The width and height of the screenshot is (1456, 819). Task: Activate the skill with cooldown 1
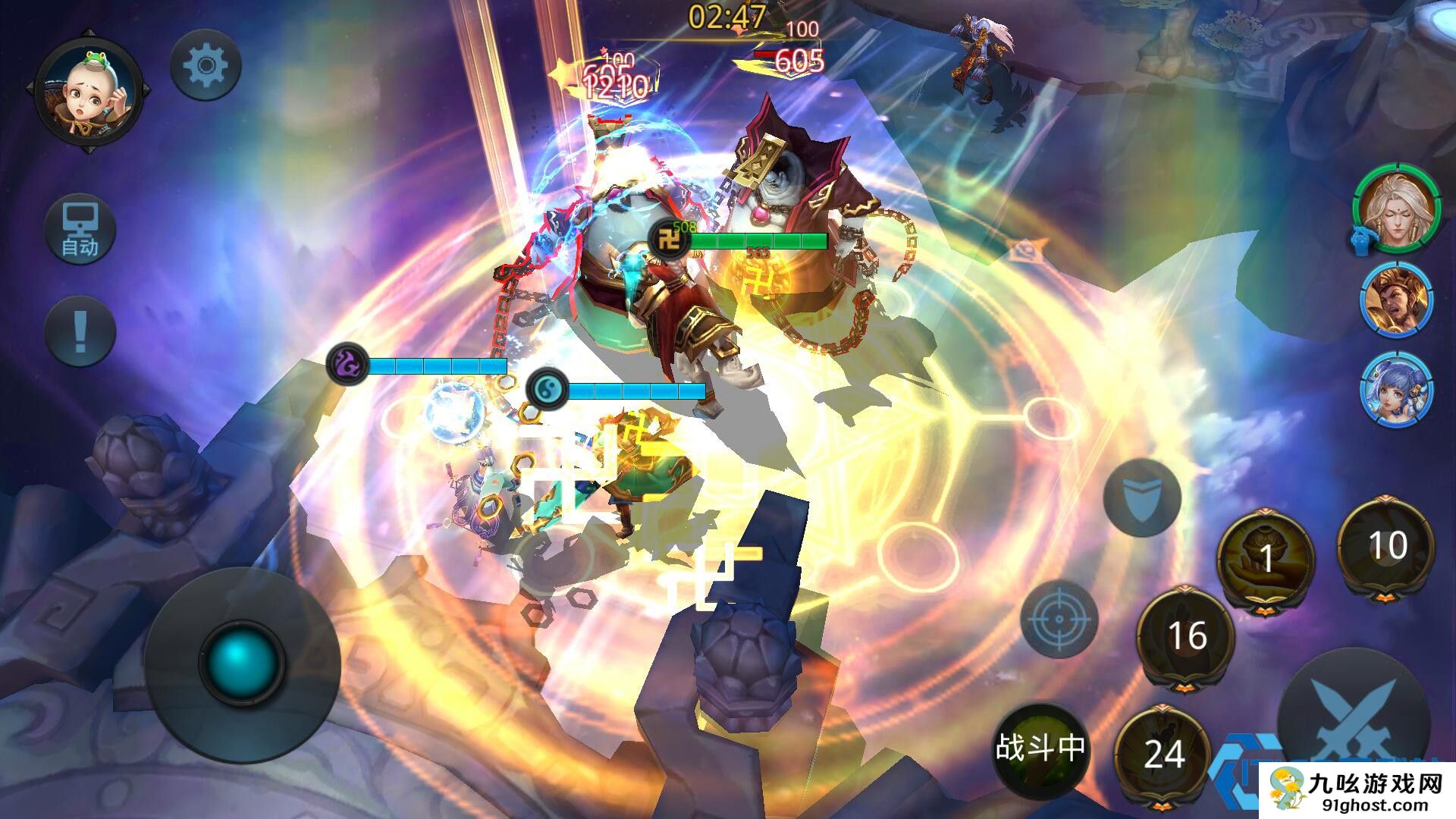pos(1265,559)
